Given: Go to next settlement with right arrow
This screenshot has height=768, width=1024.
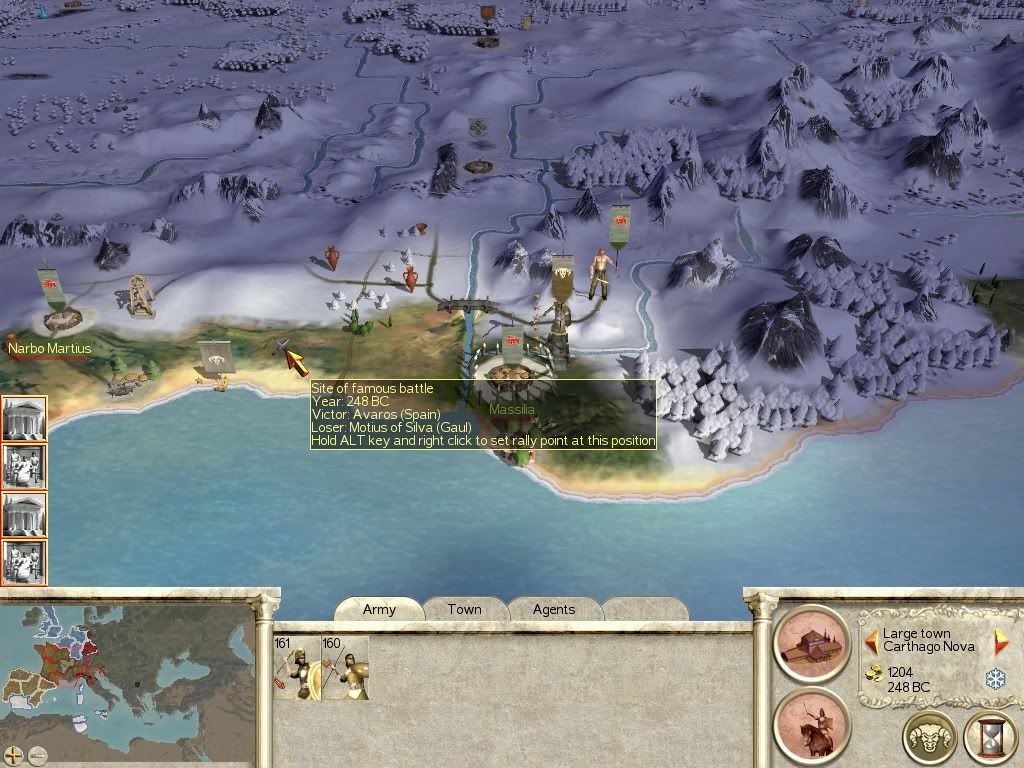Looking at the screenshot, I should pyautogui.click(x=1000, y=641).
